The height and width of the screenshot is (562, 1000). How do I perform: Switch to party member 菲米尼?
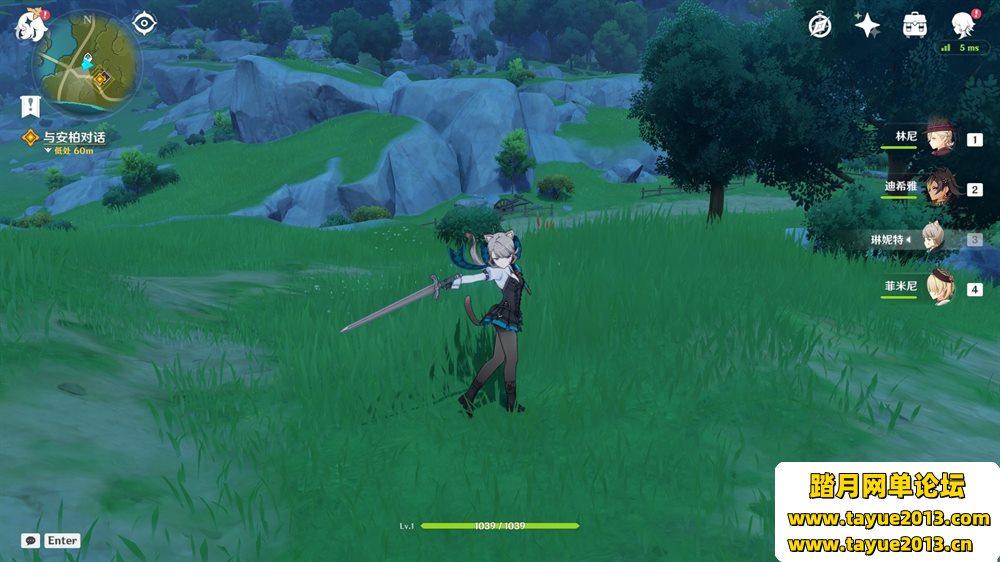point(938,290)
